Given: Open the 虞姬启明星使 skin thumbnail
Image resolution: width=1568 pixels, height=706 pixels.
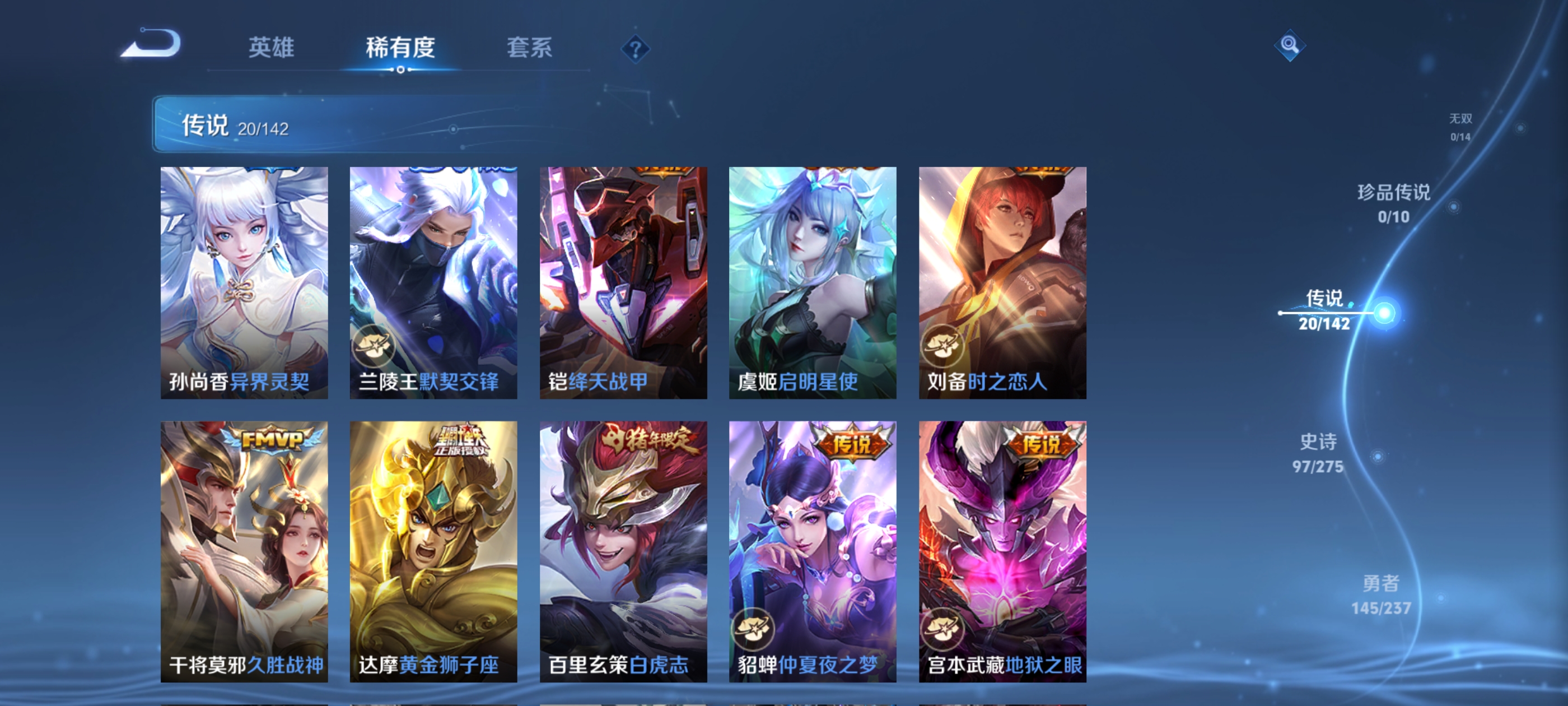Looking at the screenshot, I should (x=813, y=280).
